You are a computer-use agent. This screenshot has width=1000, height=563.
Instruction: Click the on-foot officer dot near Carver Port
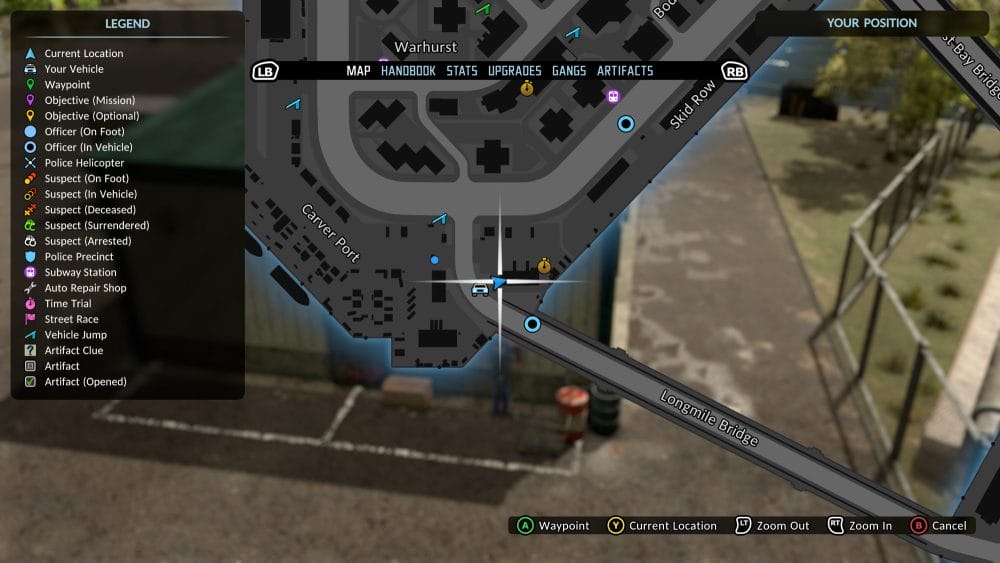pos(434,260)
